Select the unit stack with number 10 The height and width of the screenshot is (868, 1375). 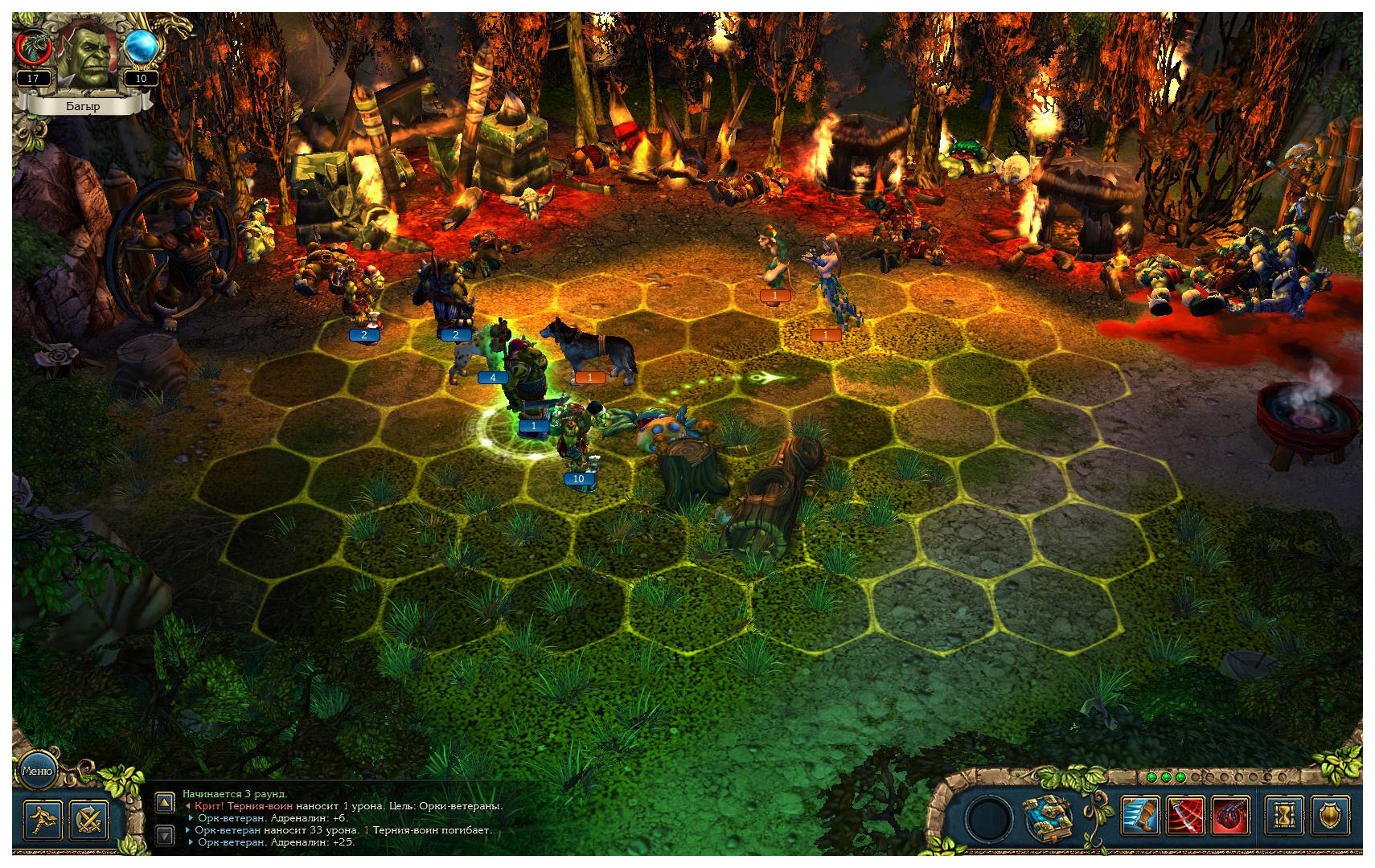pyautogui.click(x=577, y=442)
